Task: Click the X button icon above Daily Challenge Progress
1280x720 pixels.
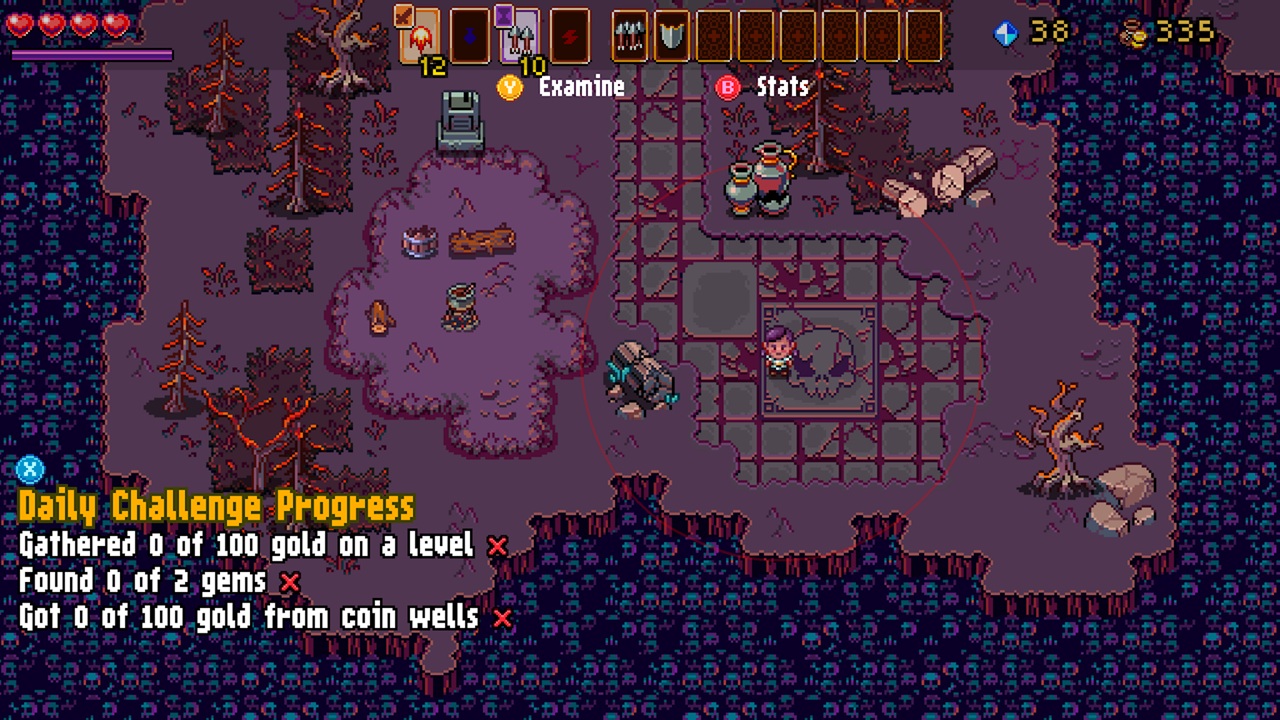Action: pos(30,470)
